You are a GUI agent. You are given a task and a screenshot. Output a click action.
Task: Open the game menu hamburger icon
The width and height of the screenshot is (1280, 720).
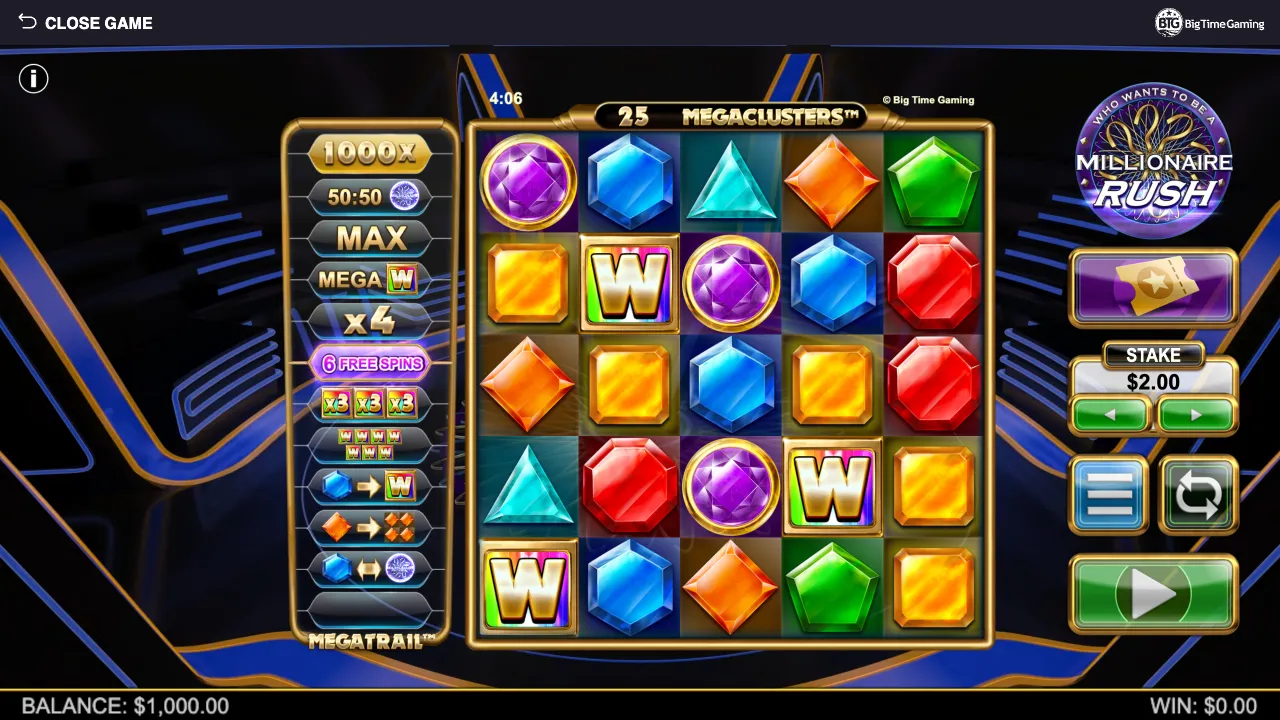pyautogui.click(x=1109, y=494)
